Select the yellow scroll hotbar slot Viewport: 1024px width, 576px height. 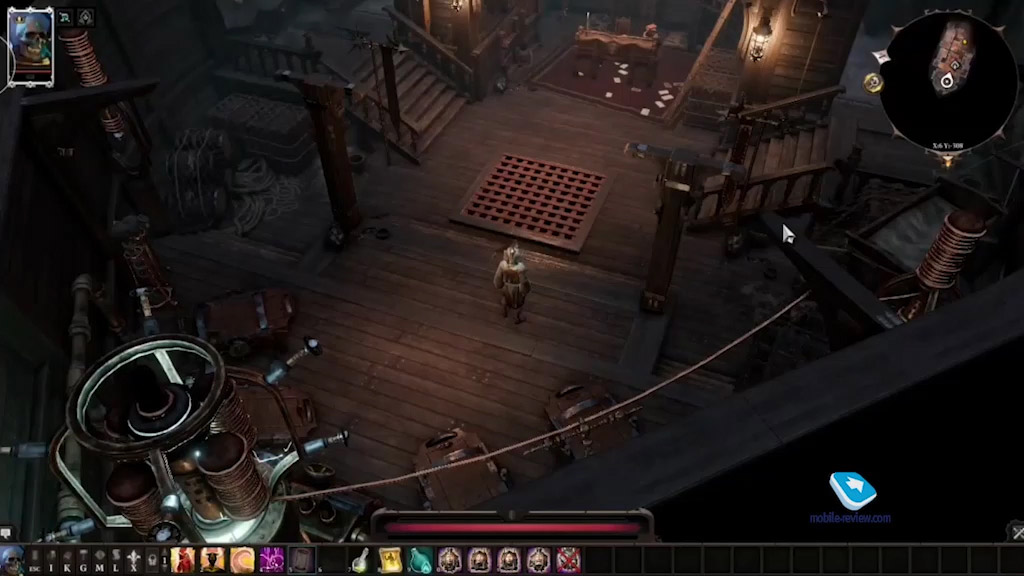click(x=390, y=560)
